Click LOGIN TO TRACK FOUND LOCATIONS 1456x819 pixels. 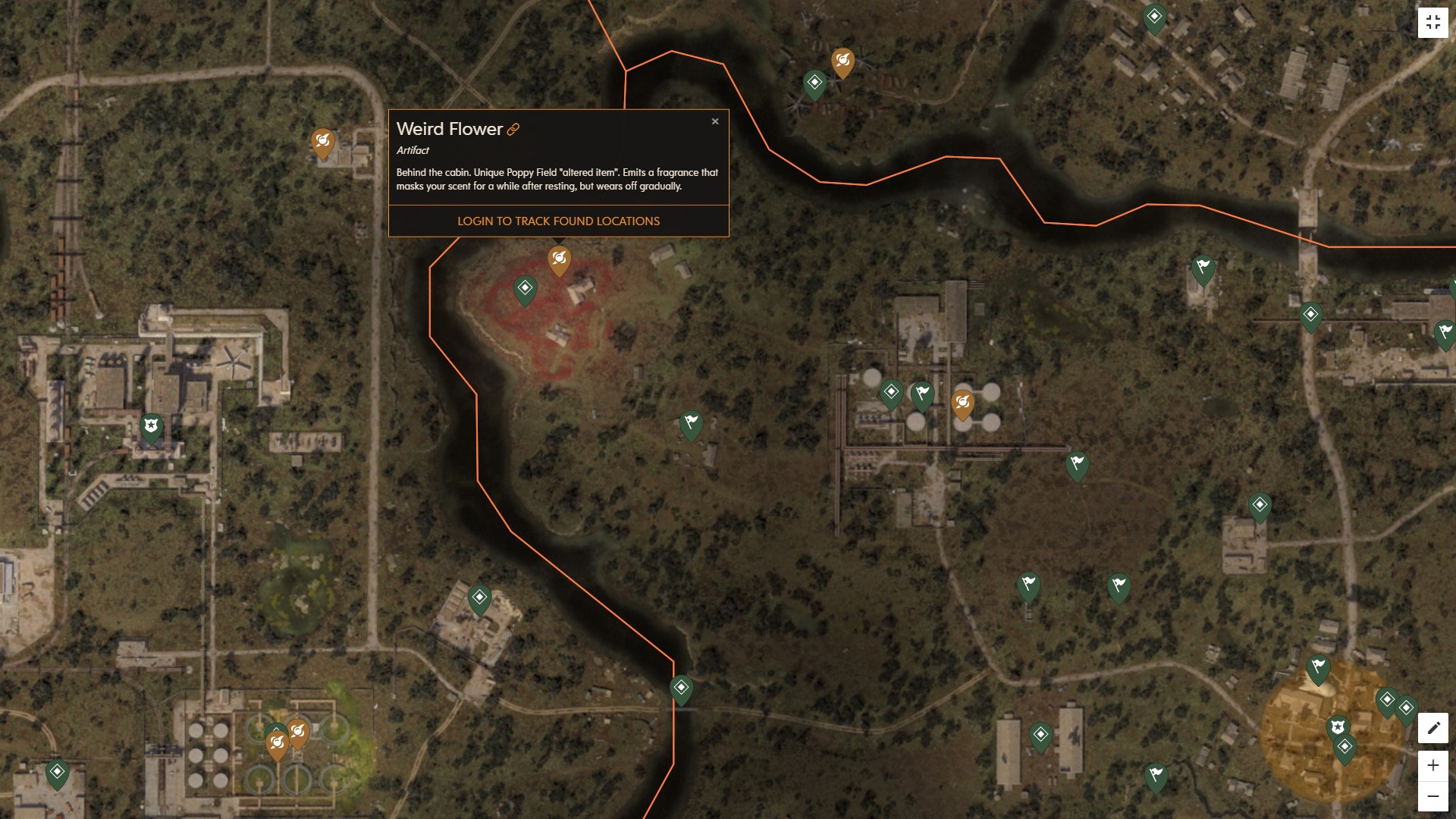(x=558, y=221)
